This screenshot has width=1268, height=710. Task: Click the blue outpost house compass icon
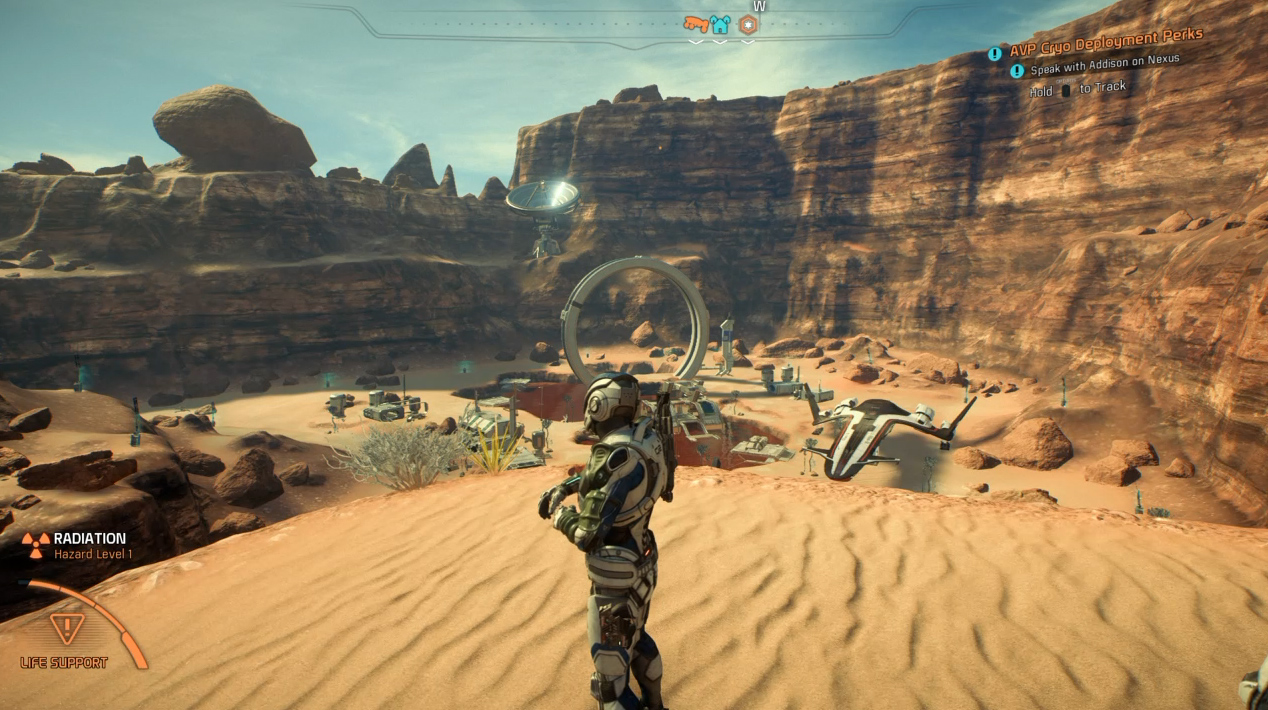720,24
